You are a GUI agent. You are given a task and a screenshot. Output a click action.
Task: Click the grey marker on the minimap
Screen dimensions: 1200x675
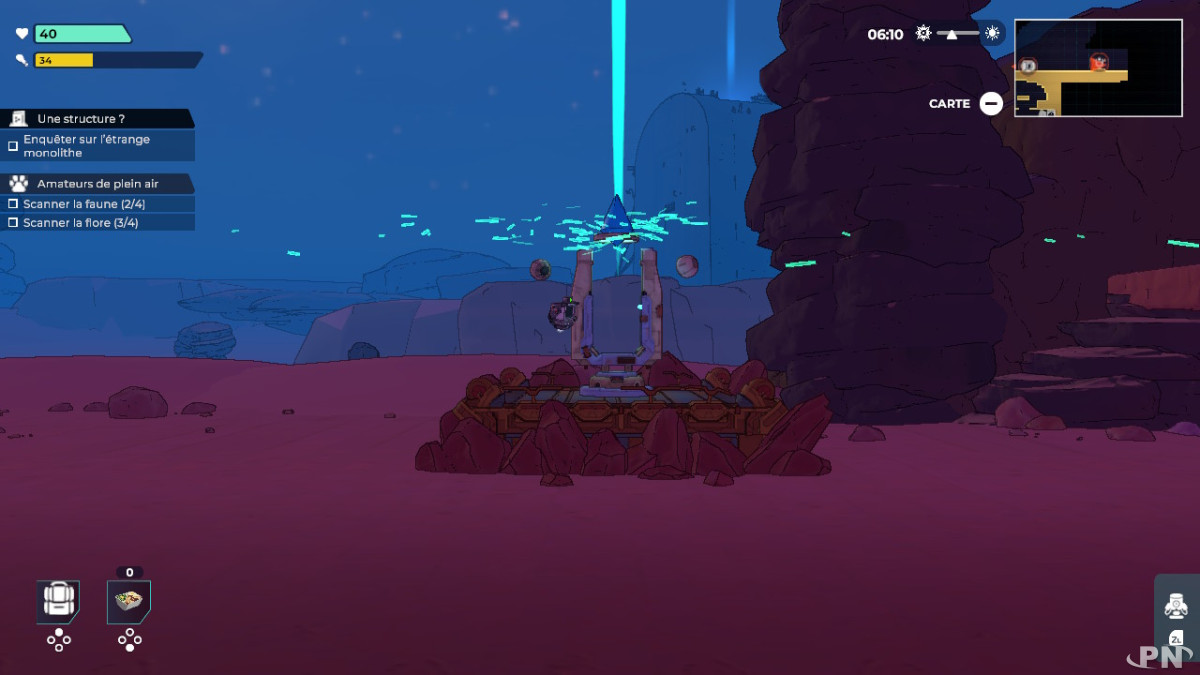click(1028, 66)
